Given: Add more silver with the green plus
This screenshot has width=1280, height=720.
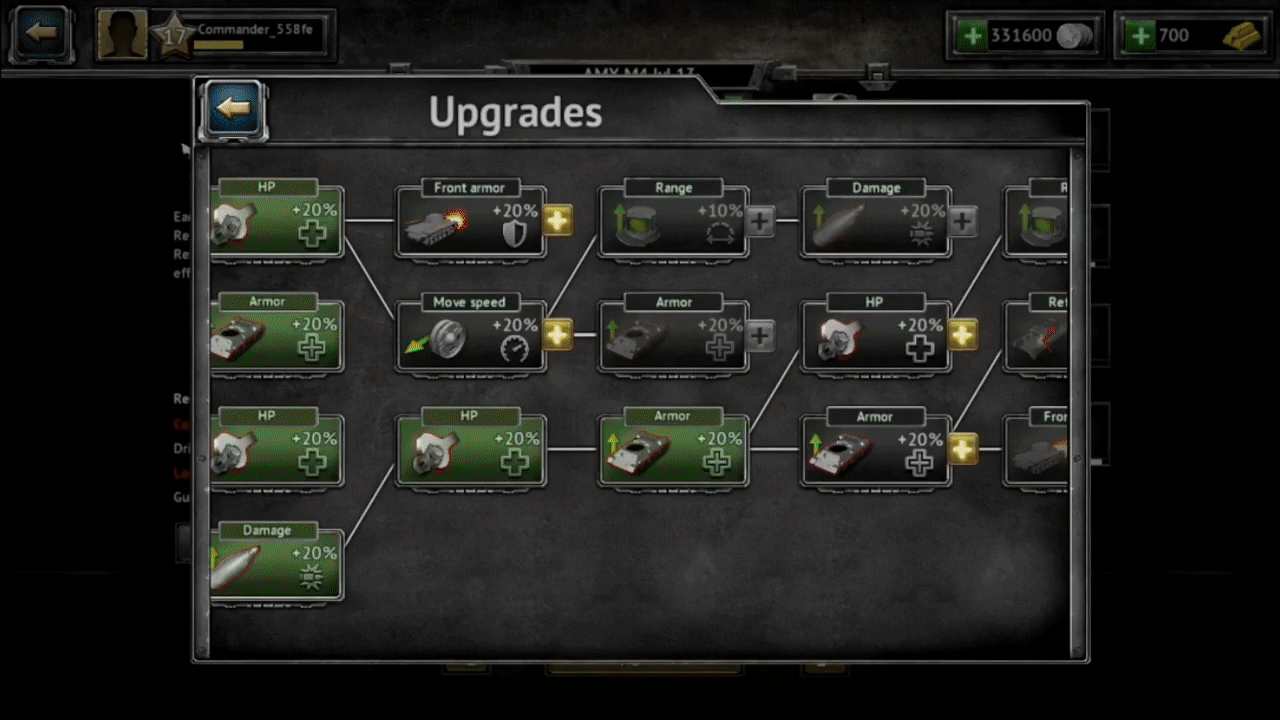Looking at the screenshot, I should click(971, 36).
